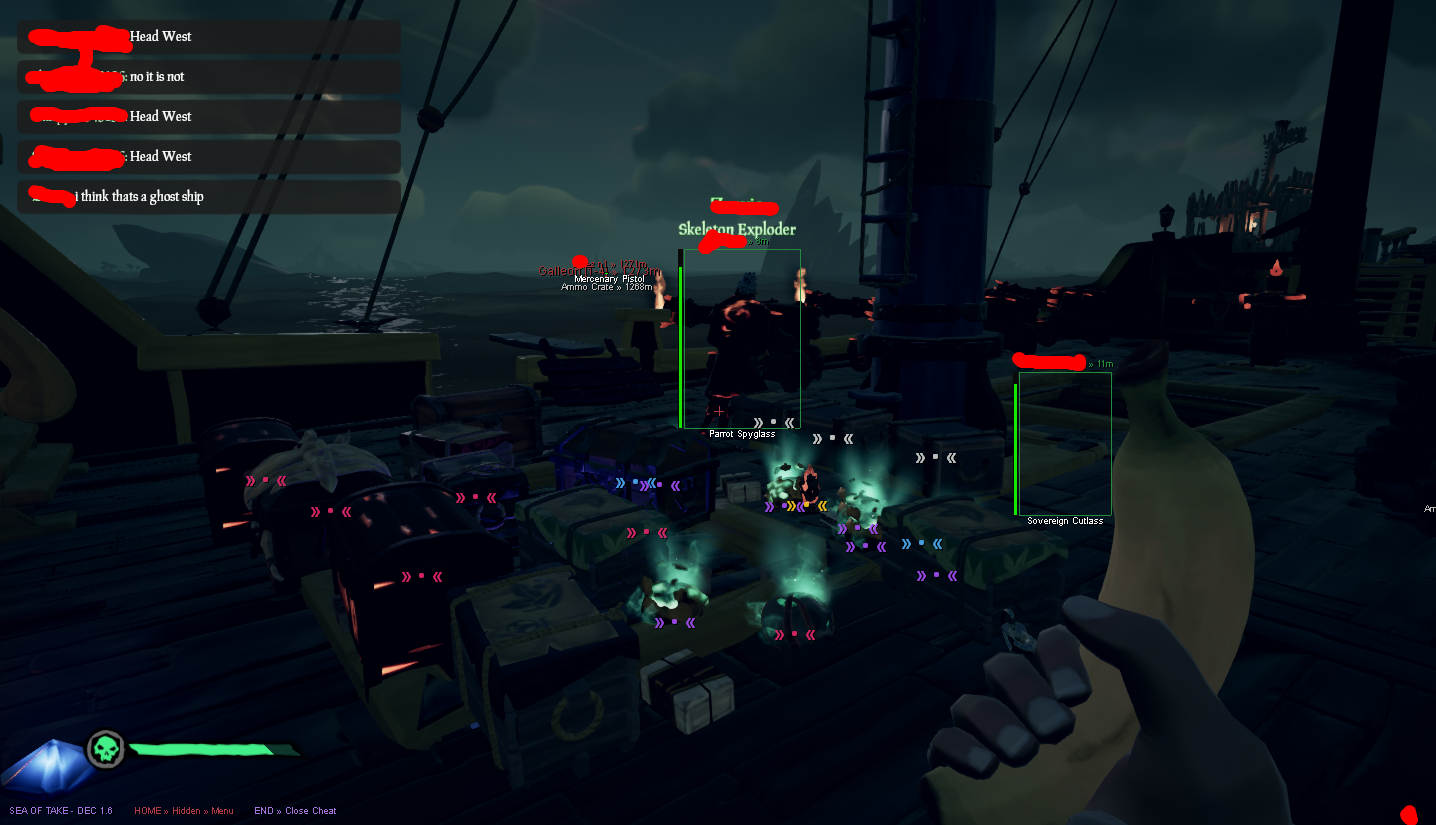Click the green skull icon beside the health bar
Image resolution: width=1436 pixels, height=825 pixels.
point(105,749)
